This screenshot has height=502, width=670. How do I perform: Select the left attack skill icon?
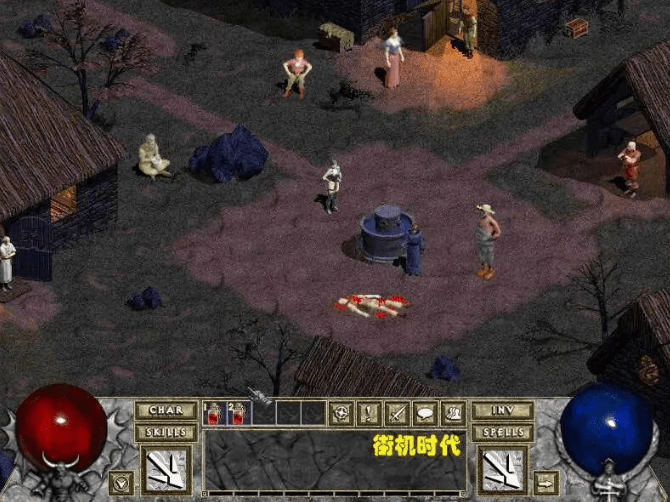point(165,469)
